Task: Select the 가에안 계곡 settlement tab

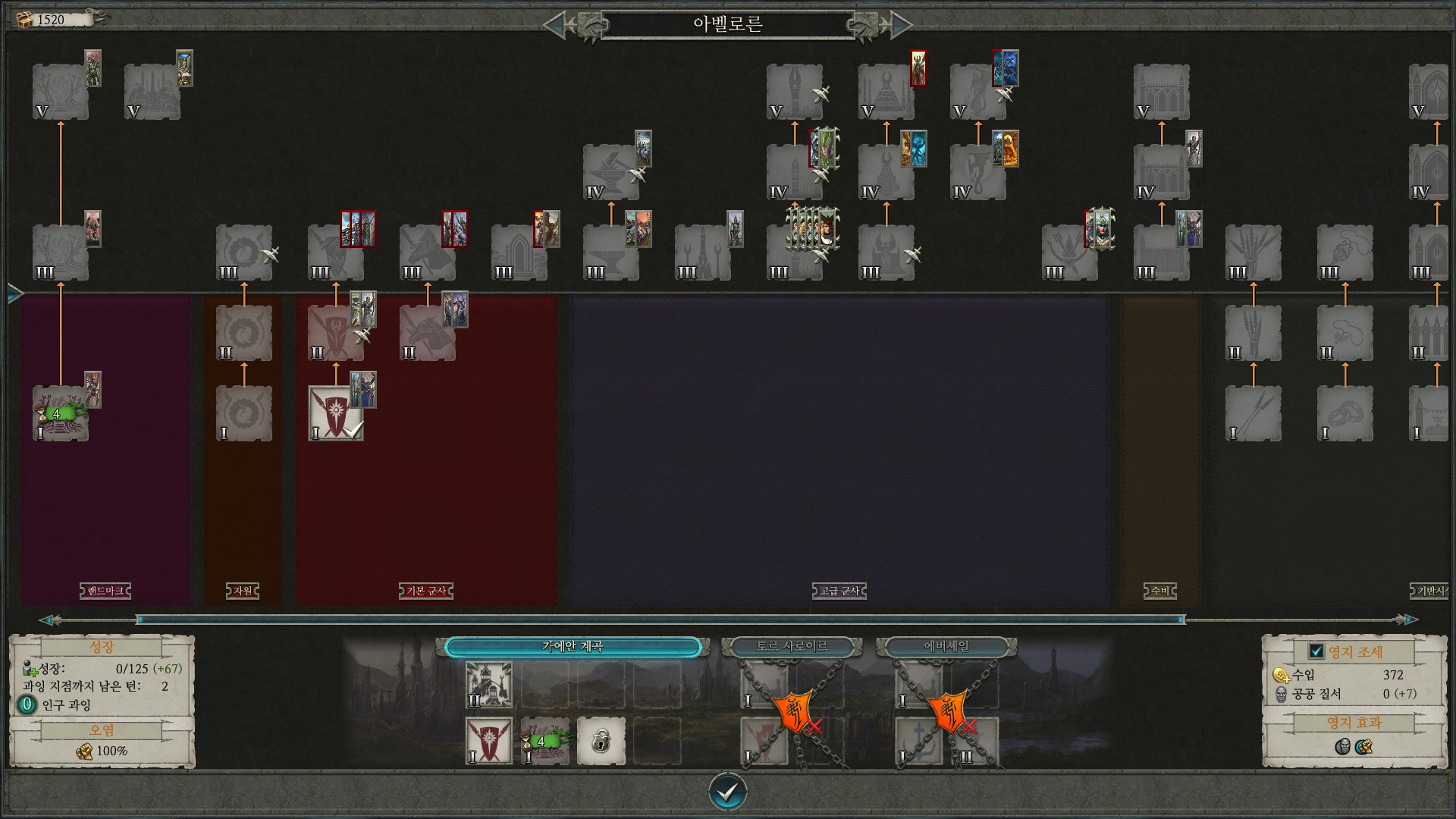Action: (x=573, y=647)
